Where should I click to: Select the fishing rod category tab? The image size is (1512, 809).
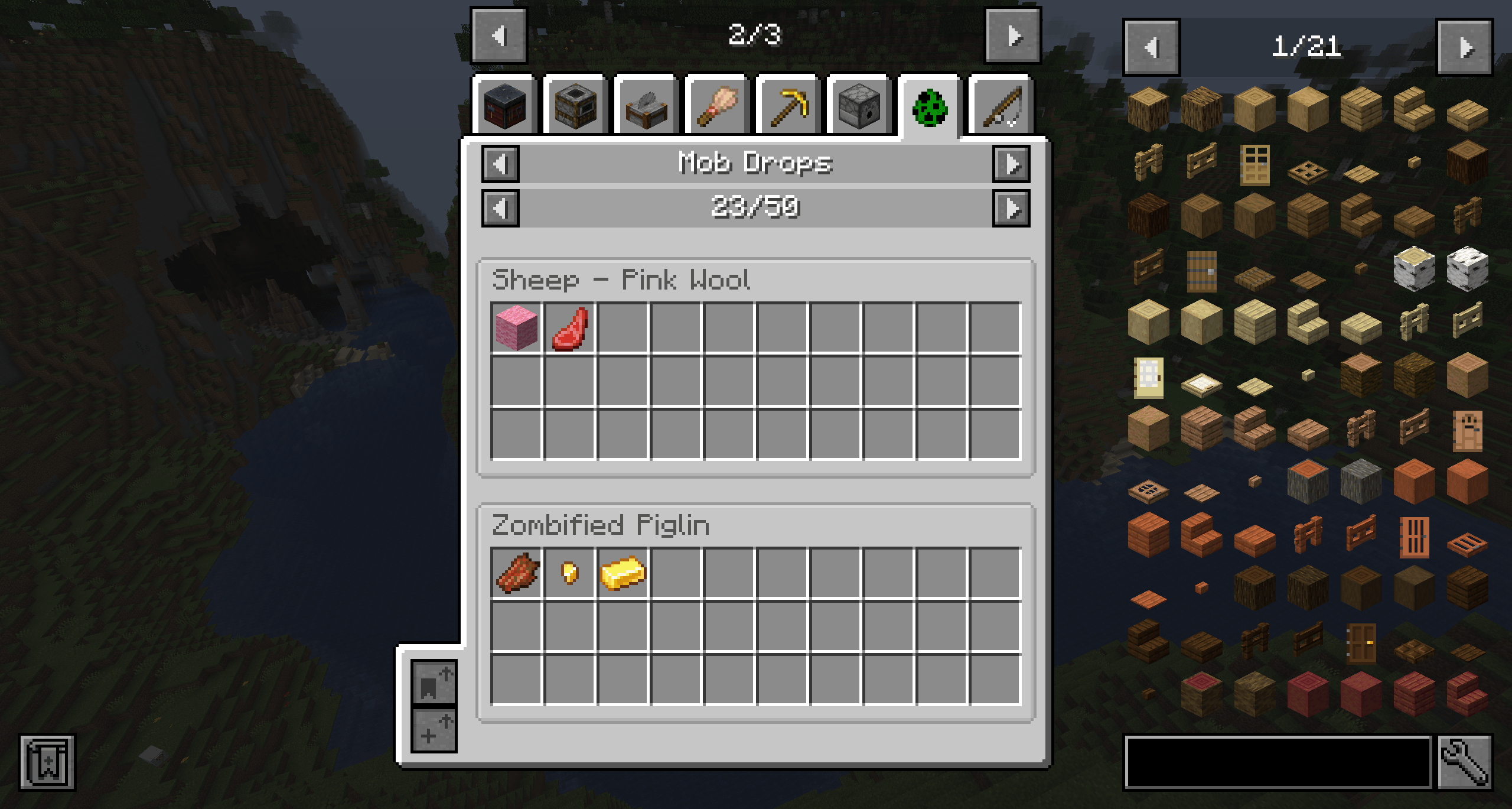click(1001, 108)
